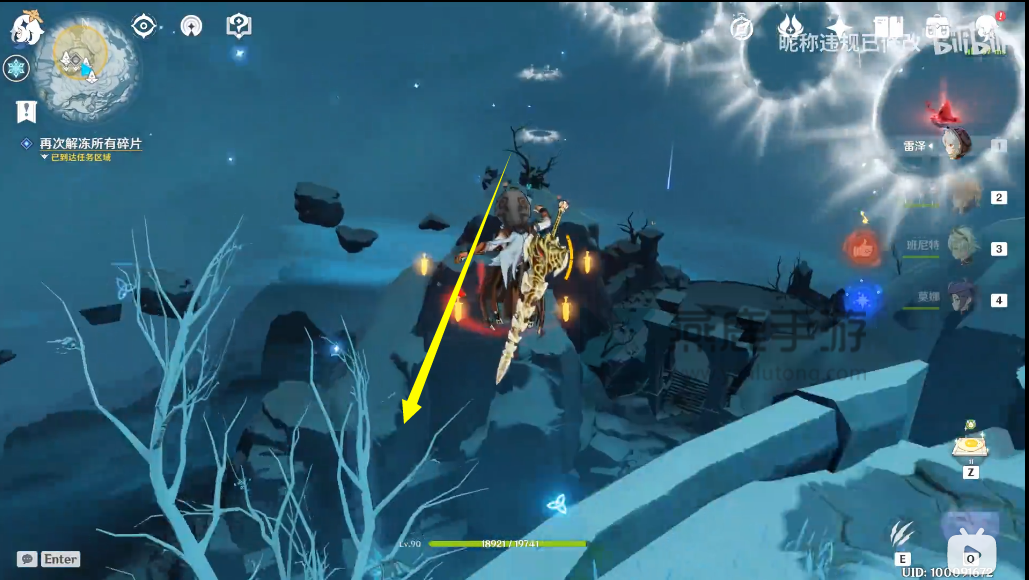The height and width of the screenshot is (580, 1029).
Task: Toggle the eye-shaped elemental sight icon
Action: pyautogui.click(x=144, y=27)
